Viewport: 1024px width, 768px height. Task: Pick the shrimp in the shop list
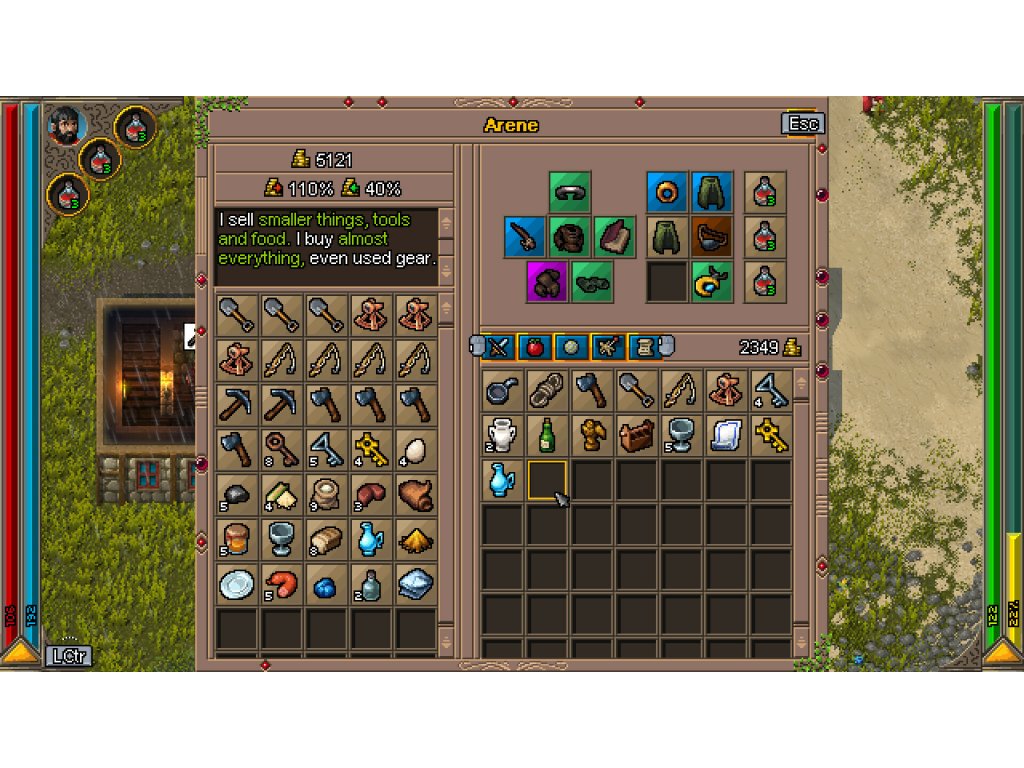tap(282, 584)
